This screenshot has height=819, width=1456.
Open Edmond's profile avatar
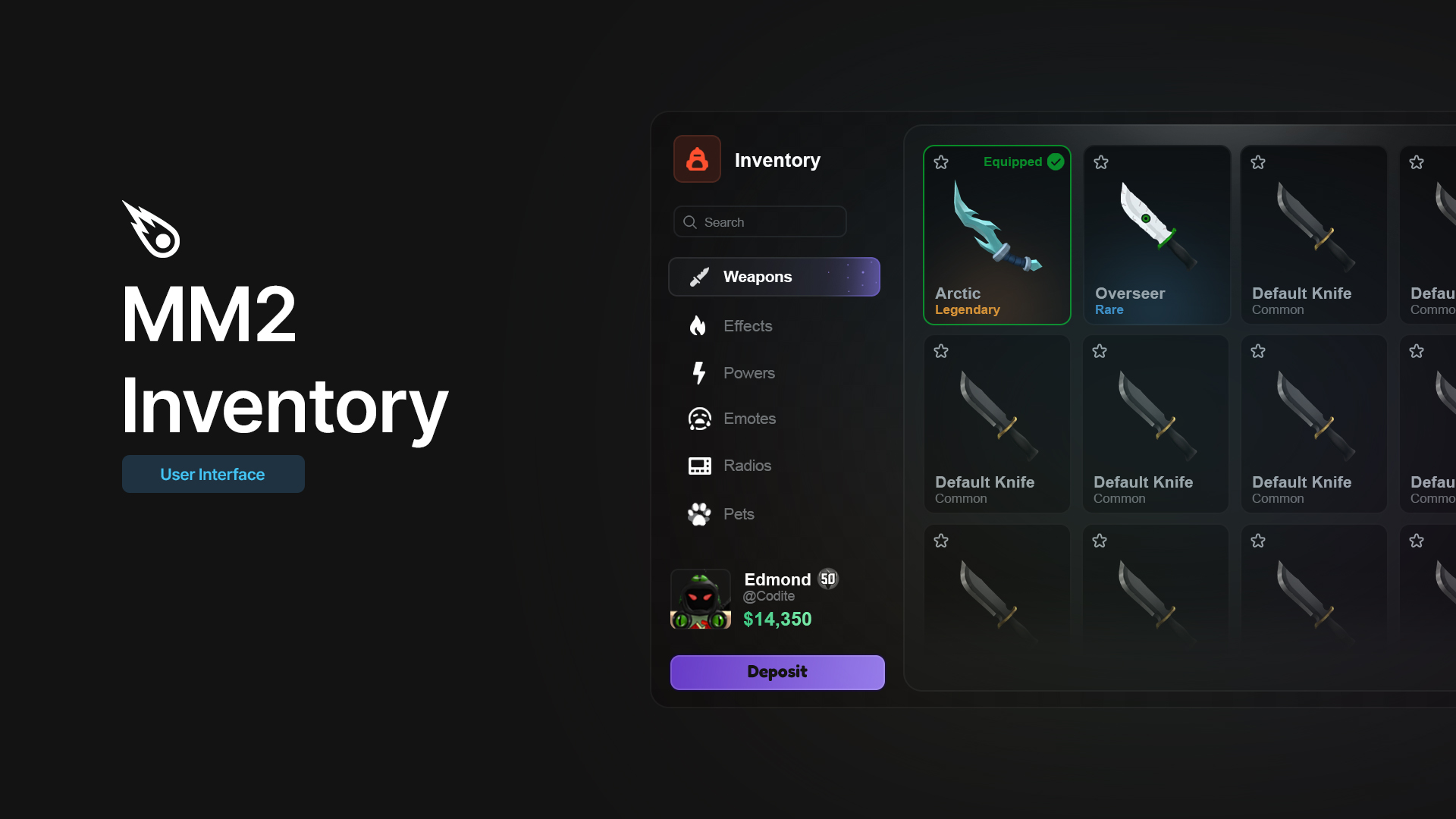700,599
